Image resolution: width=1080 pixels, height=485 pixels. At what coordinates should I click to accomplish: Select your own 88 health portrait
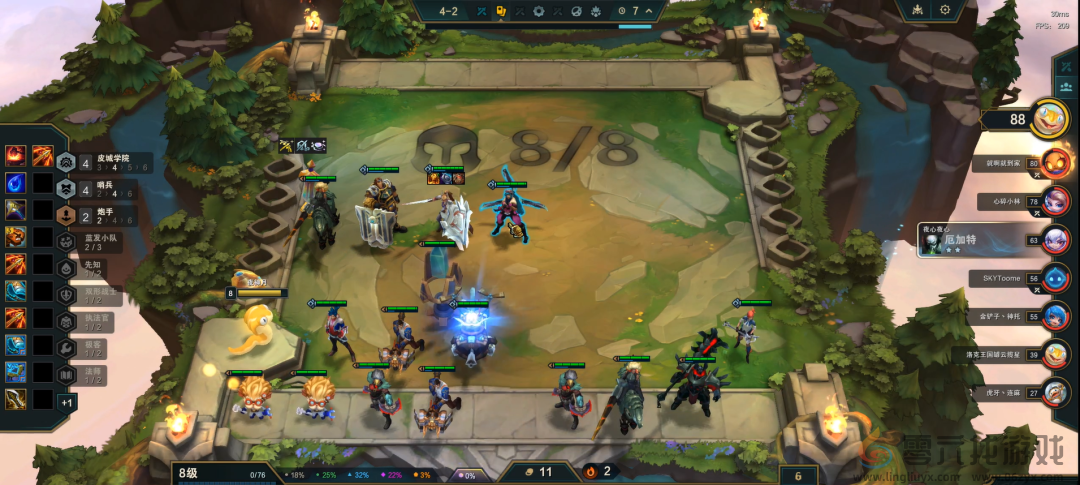point(1049,119)
